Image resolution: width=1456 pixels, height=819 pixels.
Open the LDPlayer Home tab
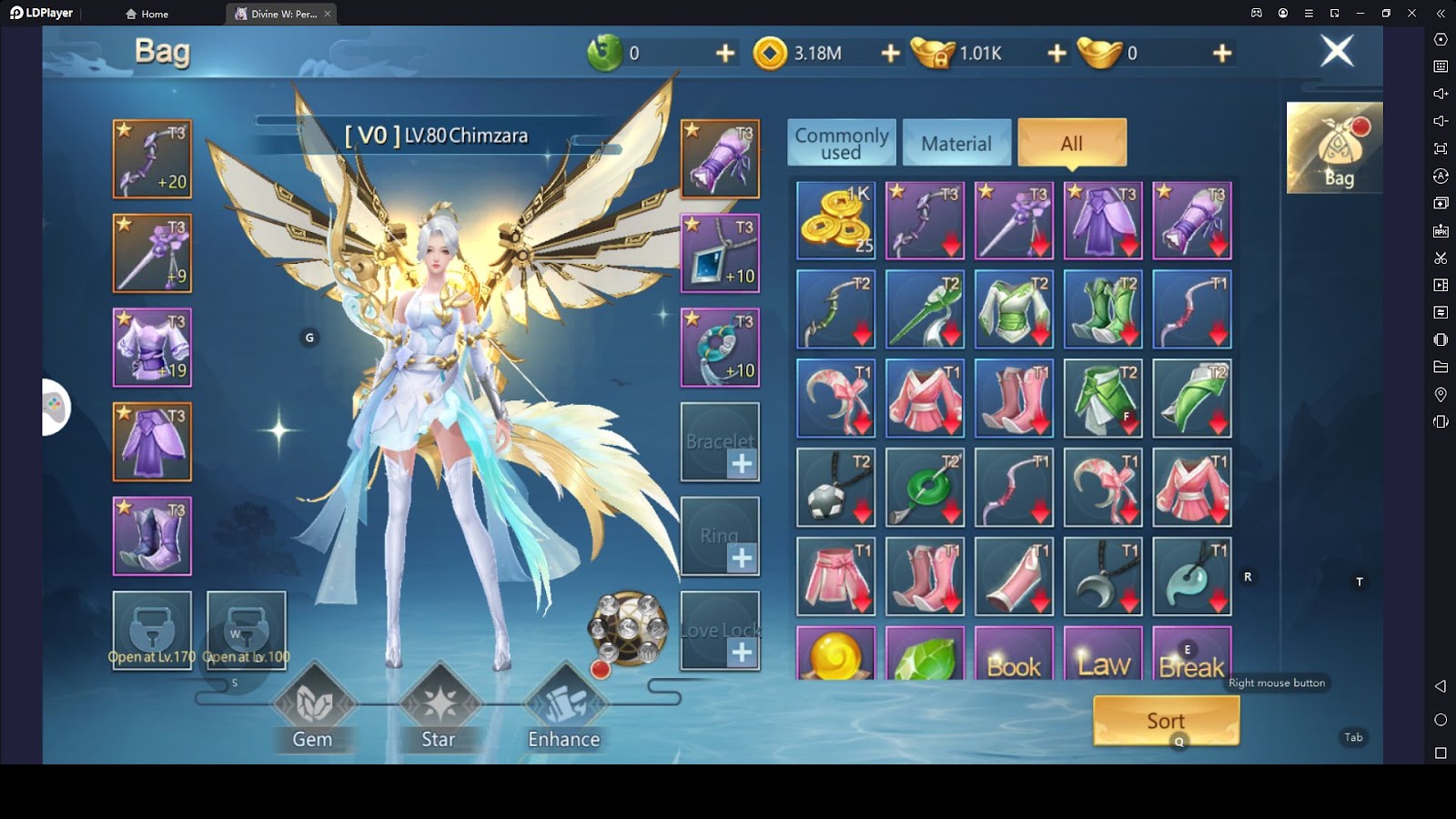pyautogui.click(x=147, y=14)
